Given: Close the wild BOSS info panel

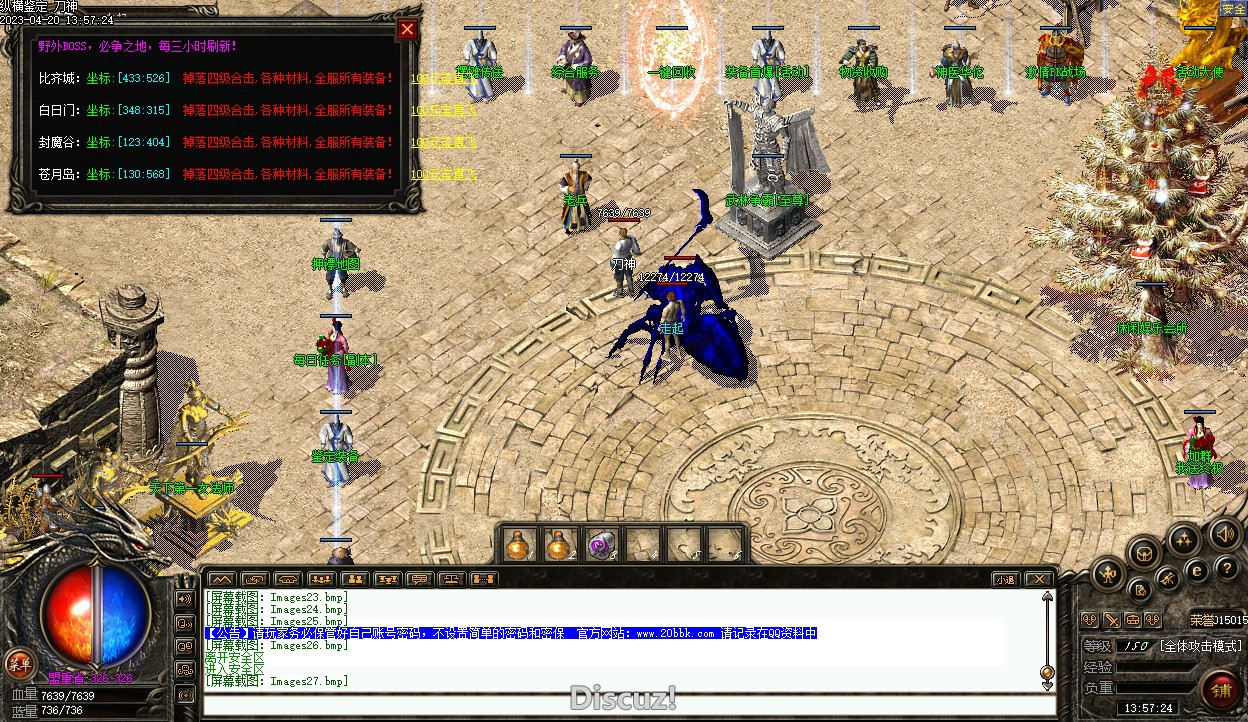Looking at the screenshot, I should click(407, 29).
